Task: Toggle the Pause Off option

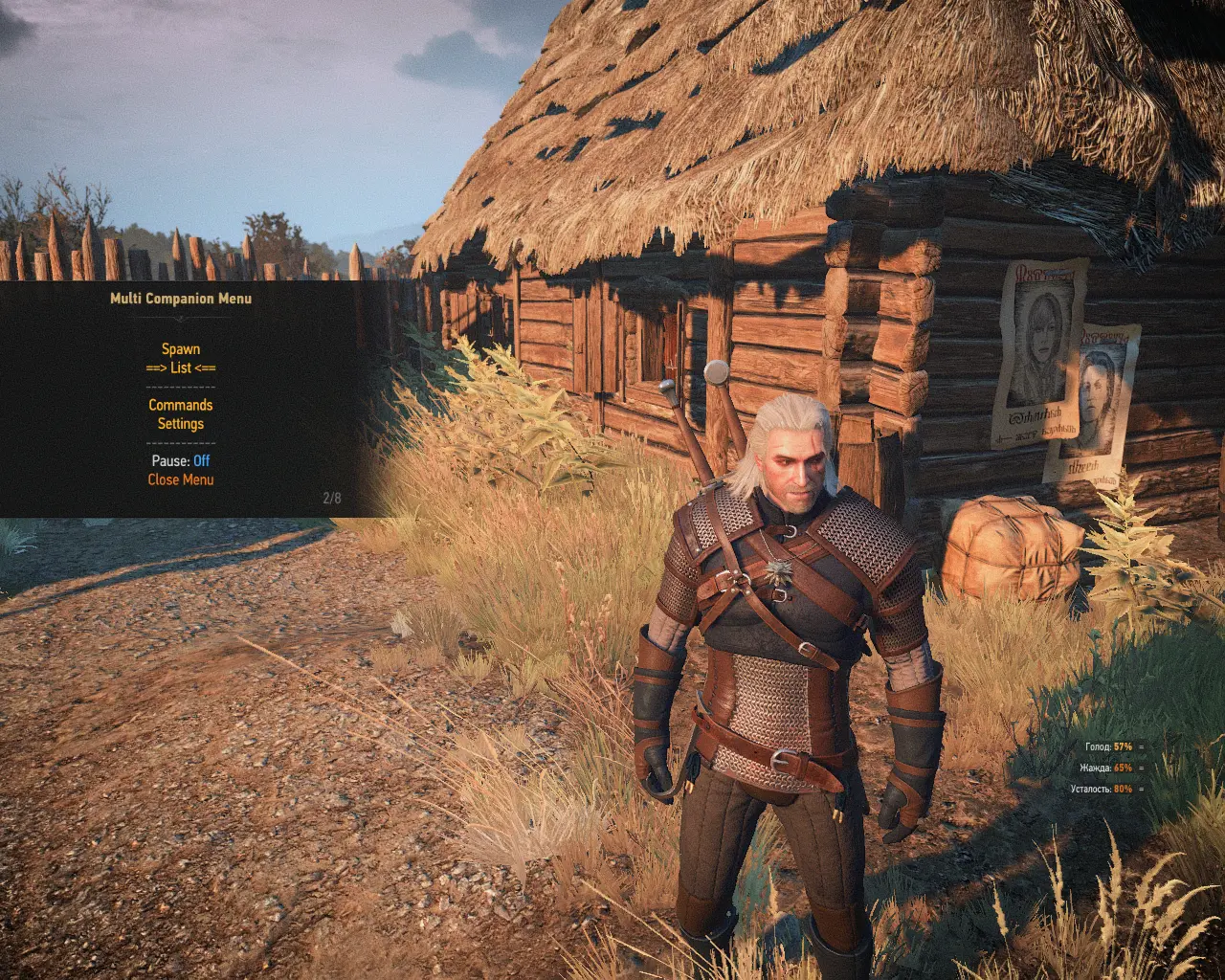Action: pyautogui.click(x=180, y=460)
